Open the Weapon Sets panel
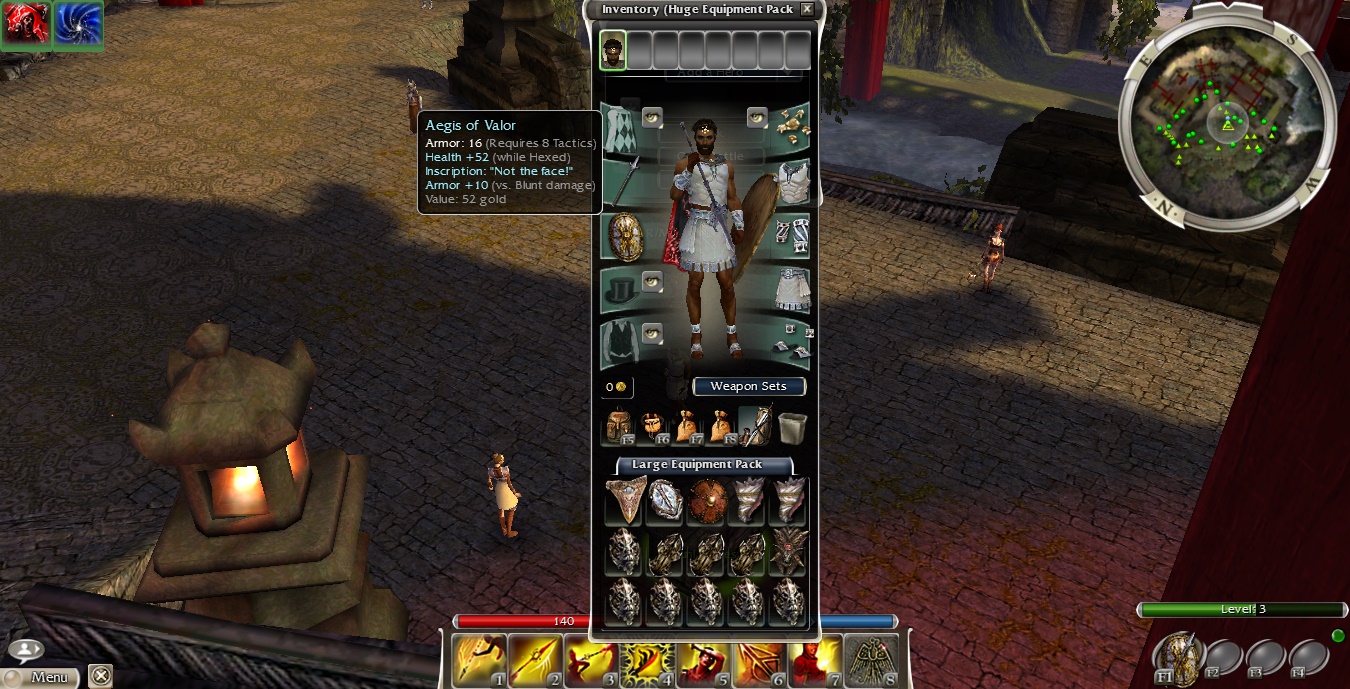Viewport: 1350px width, 689px height. [748, 387]
